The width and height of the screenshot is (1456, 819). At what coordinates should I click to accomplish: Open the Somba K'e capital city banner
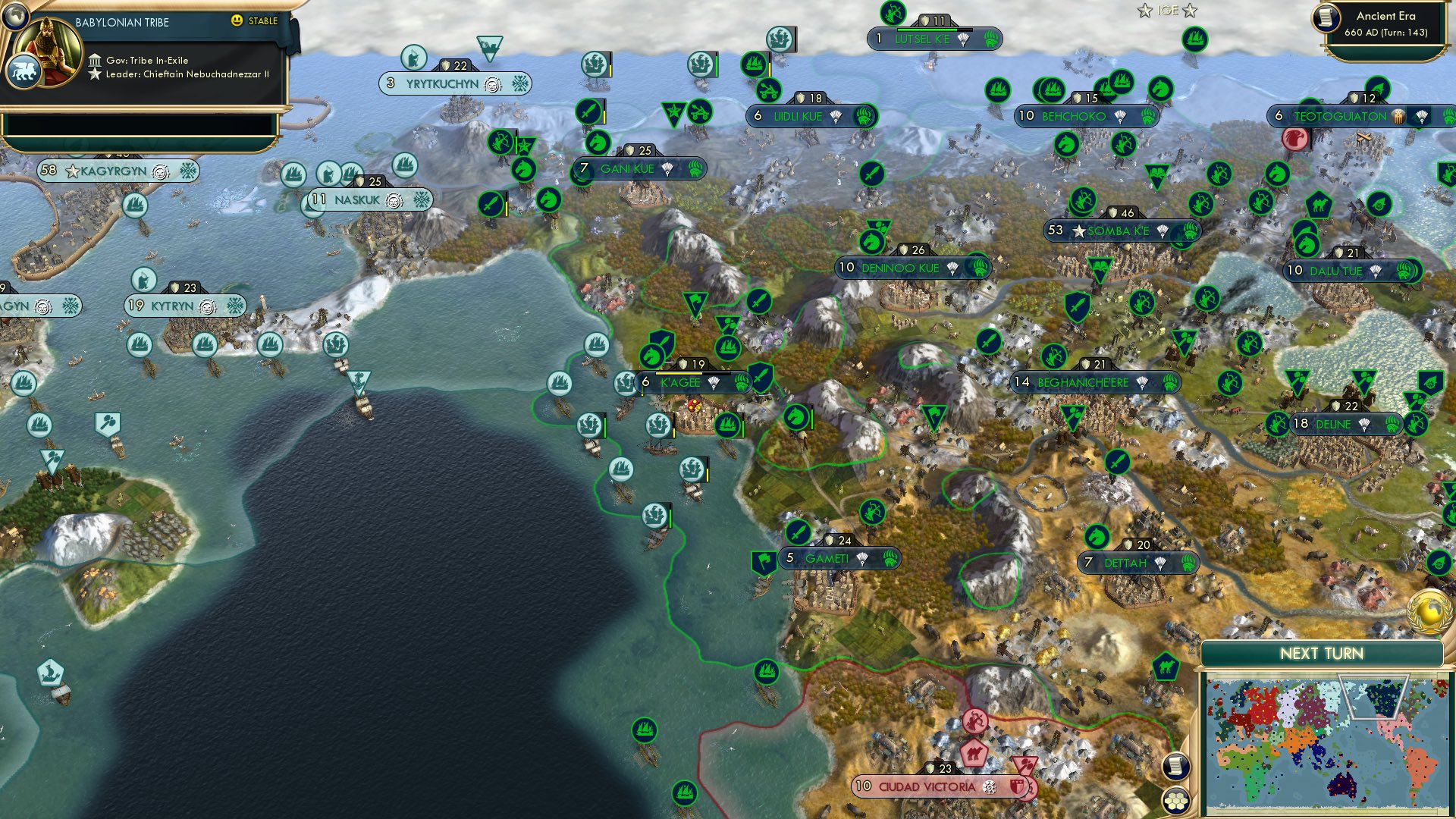click(1118, 231)
